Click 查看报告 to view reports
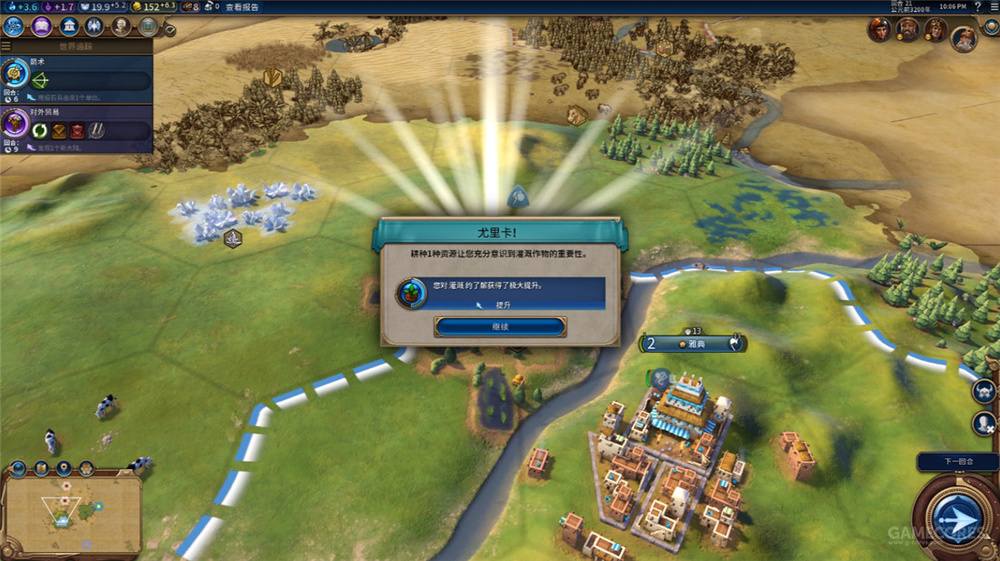 [x=241, y=7]
